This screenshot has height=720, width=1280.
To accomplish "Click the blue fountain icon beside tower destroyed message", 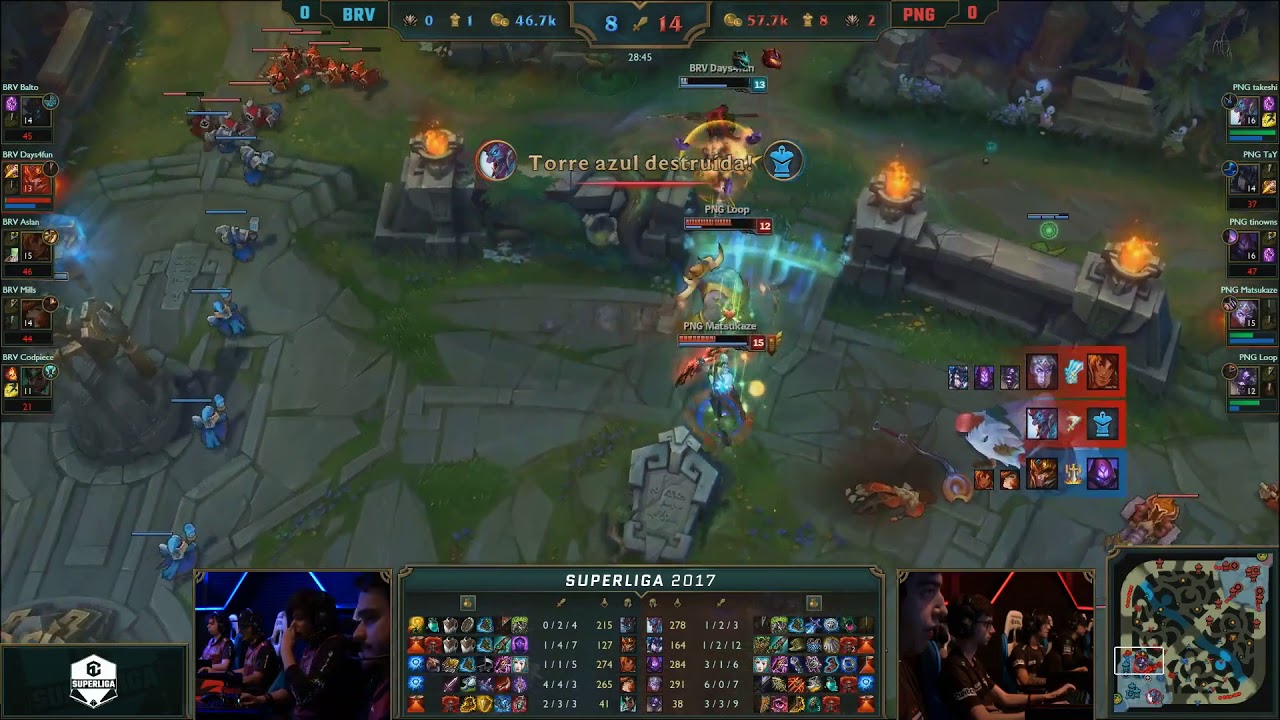I will tap(783, 161).
